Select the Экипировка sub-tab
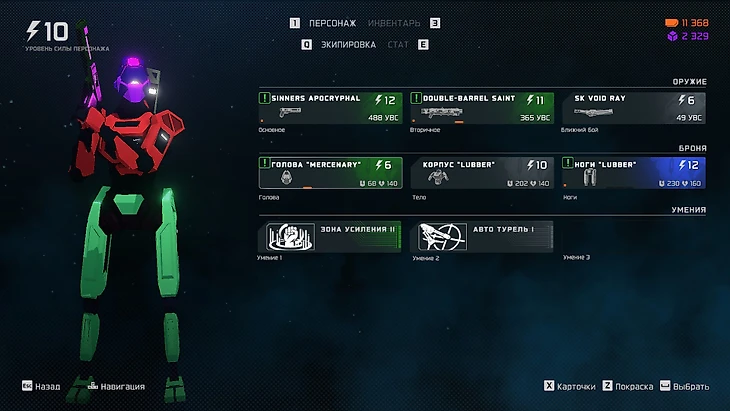 [348, 44]
